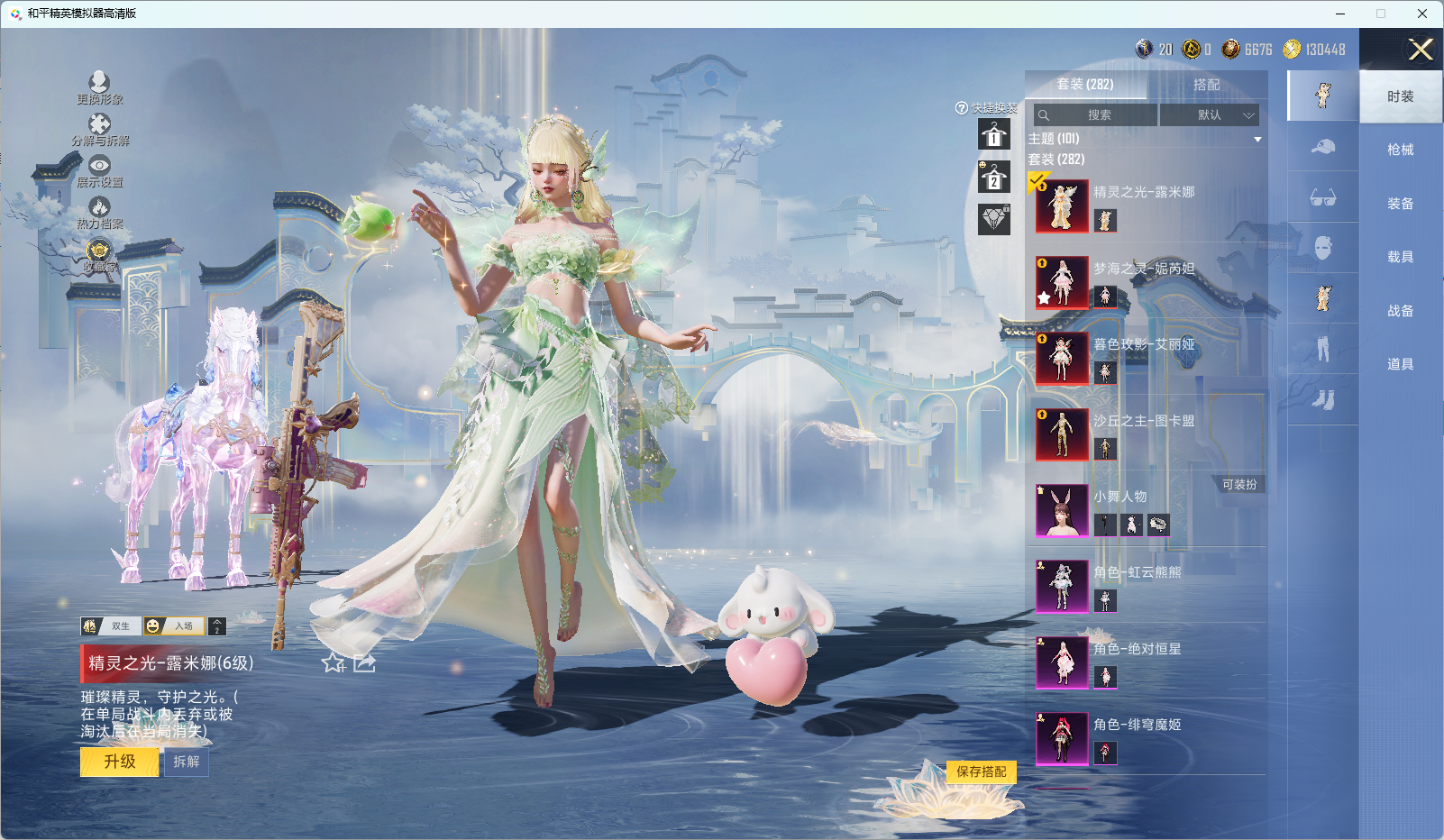Go to the 载具 vehicles category

[x=1400, y=257]
